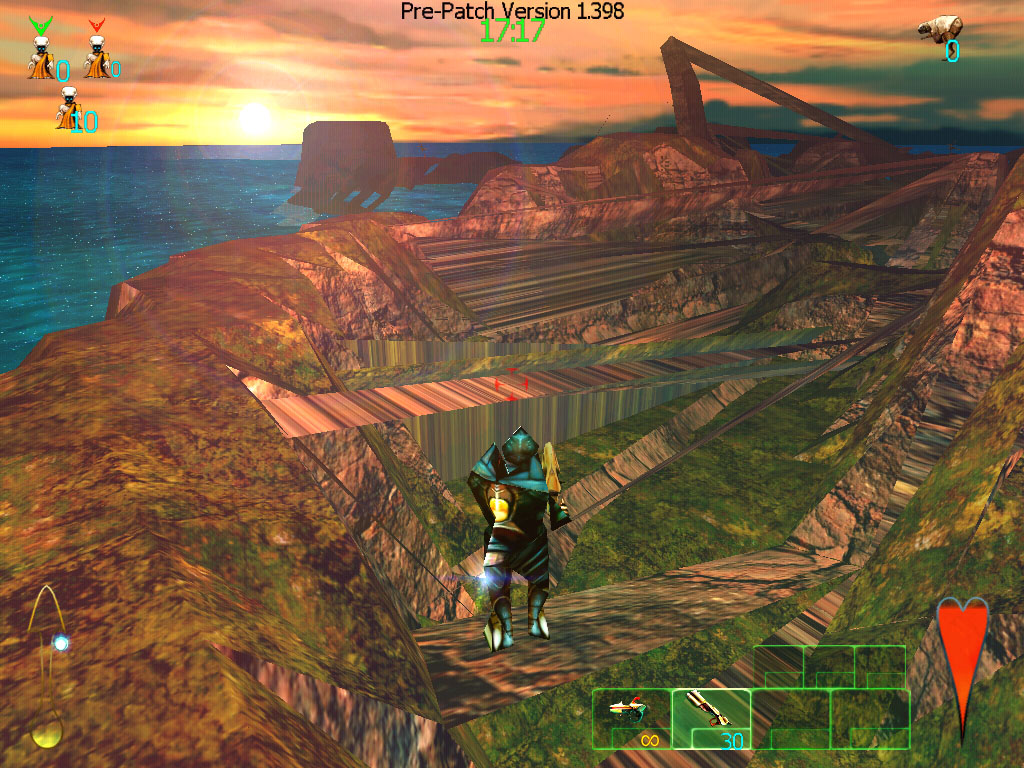1024x768 pixels.
Task: Click the Smartie icon under the green marker
Action: pos(41,58)
